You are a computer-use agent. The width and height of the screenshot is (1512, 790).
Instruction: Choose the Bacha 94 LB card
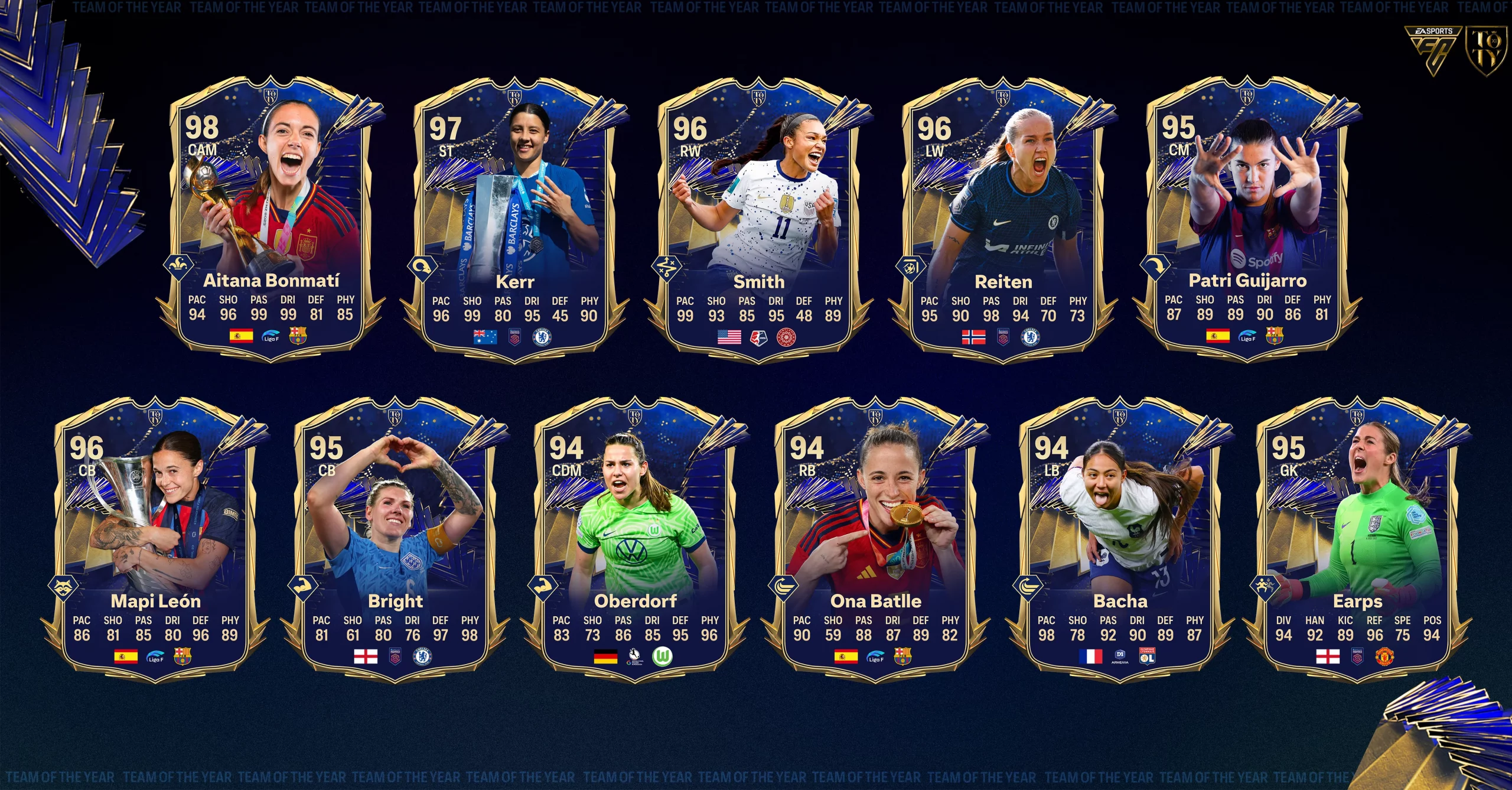click(x=1120, y=539)
